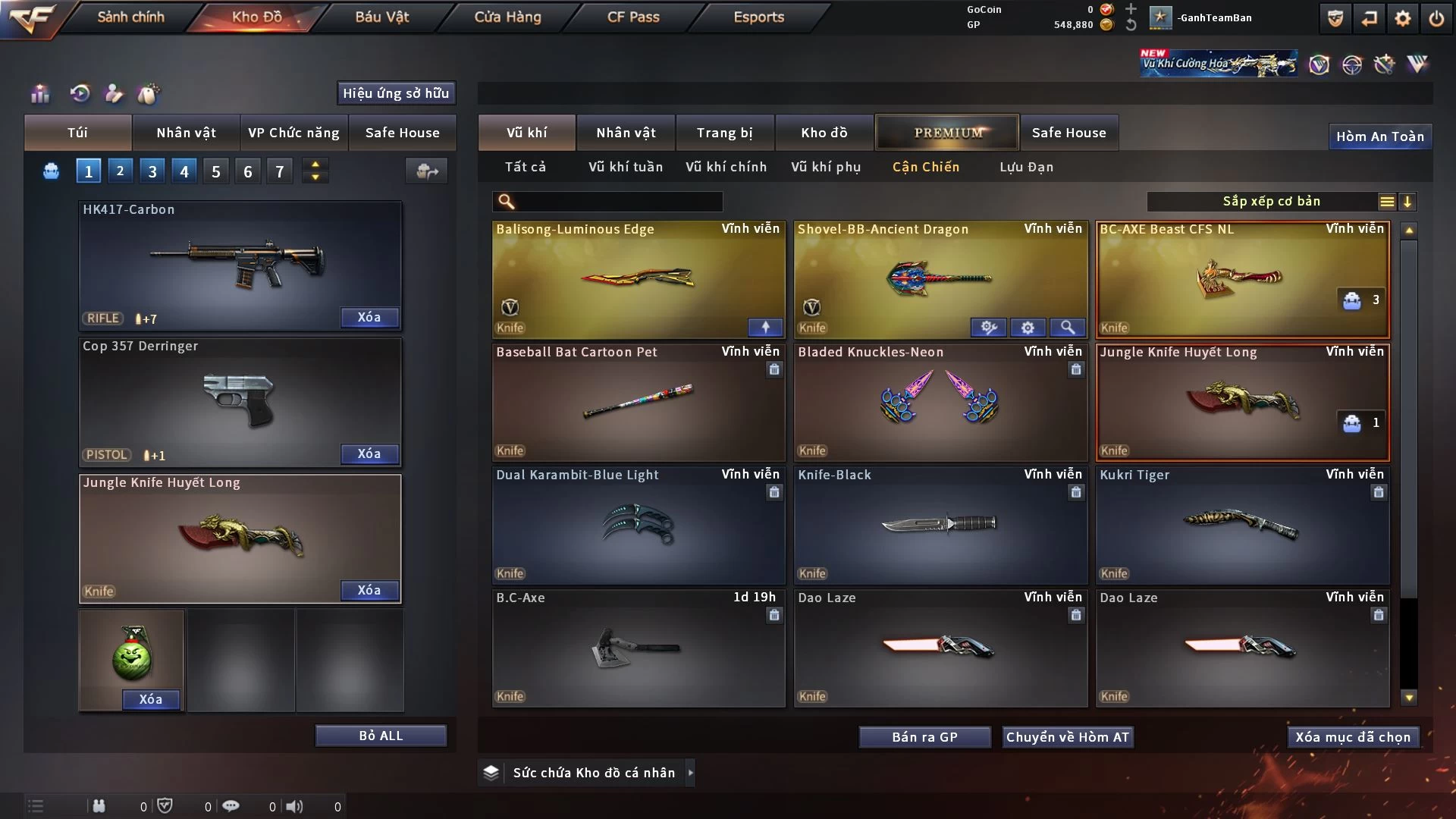This screenshot has width=1456, height=819.
Task: Open the CF Pass page
Action: pyautogui.click(x=633, y=17)
